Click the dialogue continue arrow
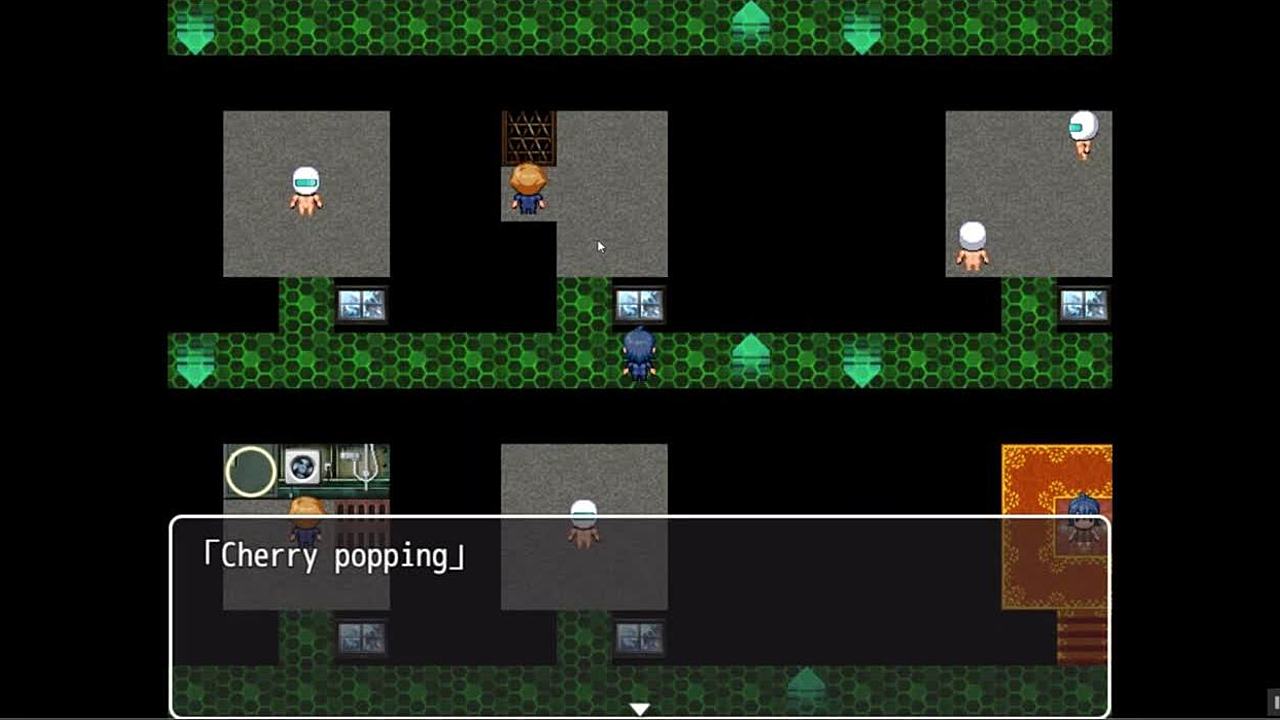This screenshot has width=1280, height=720. coord(639,709)
